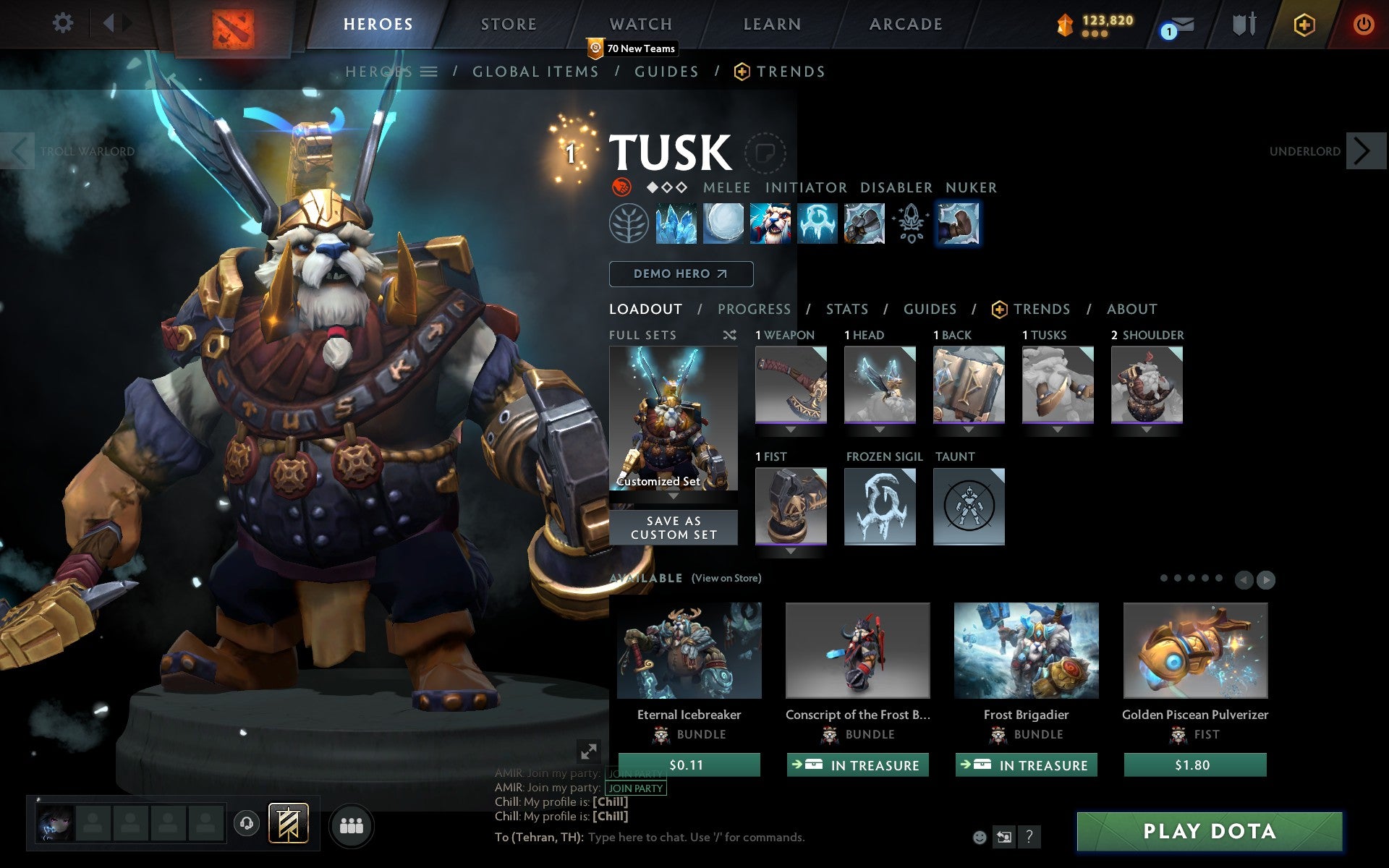Advance available sets with right pager arrow
Image resolution: width=1389 pixels, height=868 pixels.
tap(1265, 579)
